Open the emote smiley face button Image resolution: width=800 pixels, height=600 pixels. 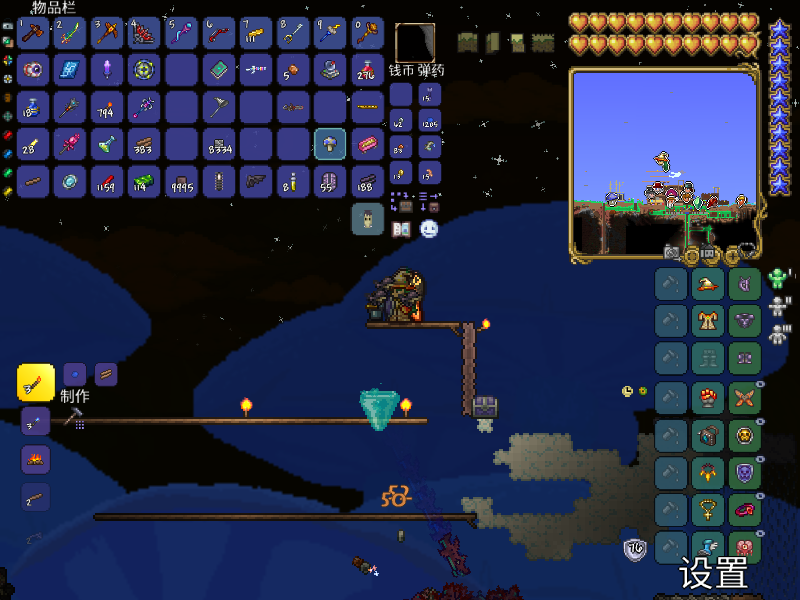tap(429, 229)
